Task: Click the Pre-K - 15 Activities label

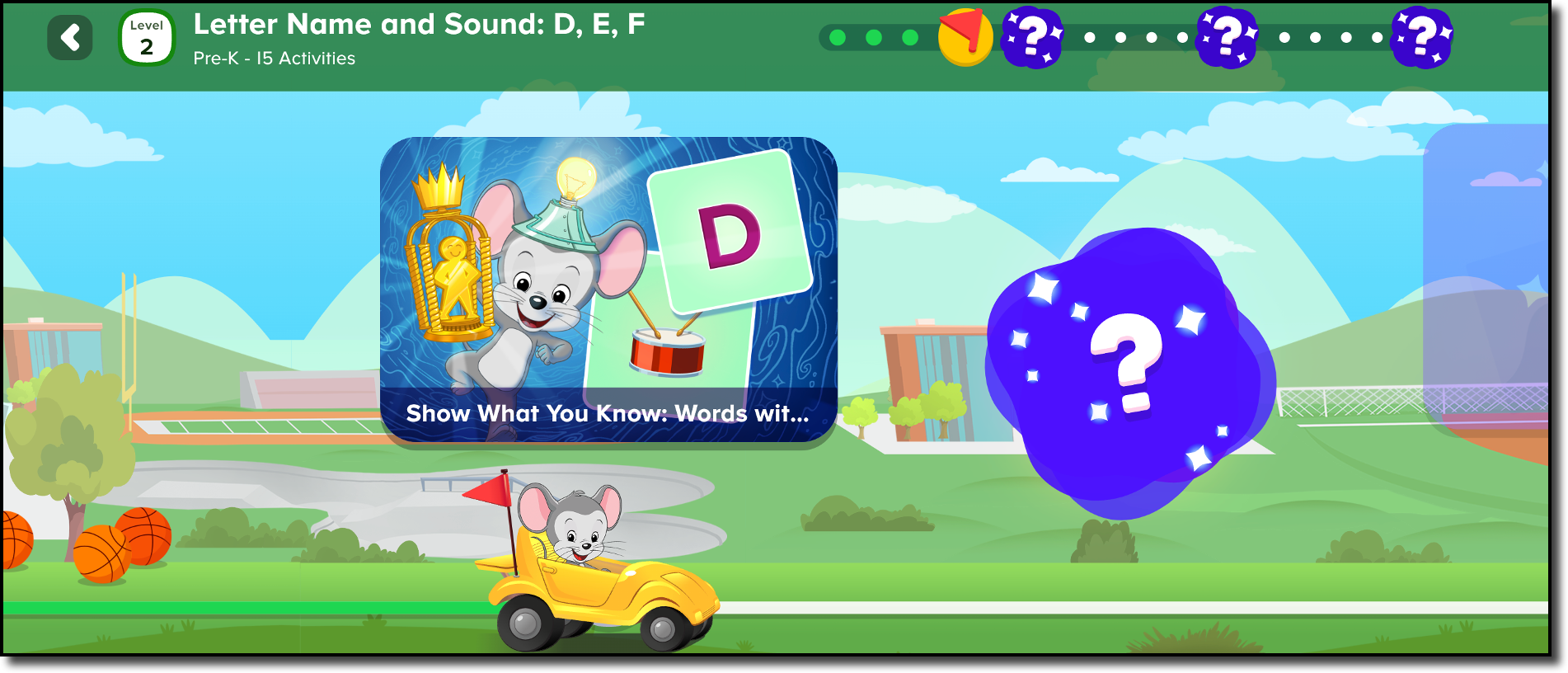Action: 274,58
